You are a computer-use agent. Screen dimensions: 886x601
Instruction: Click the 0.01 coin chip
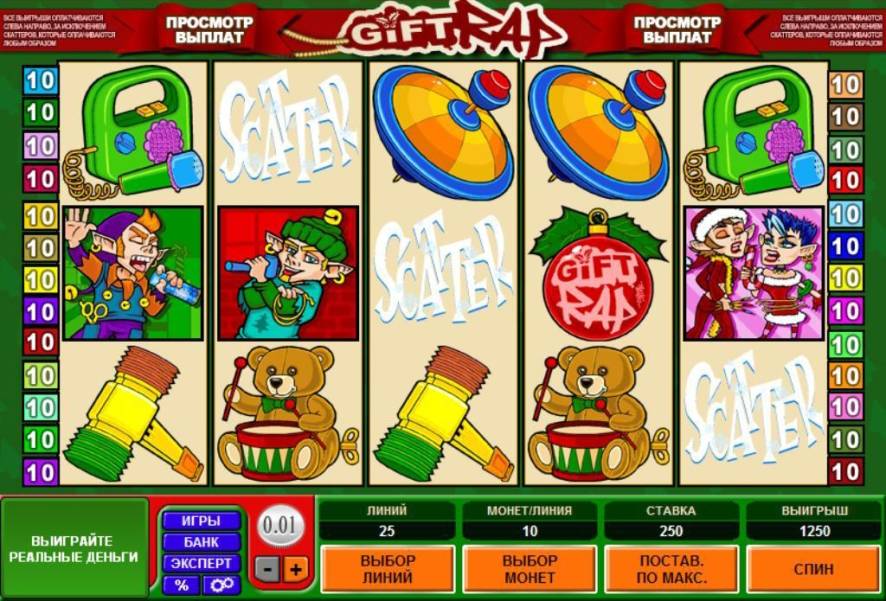(x=280, y=523)
